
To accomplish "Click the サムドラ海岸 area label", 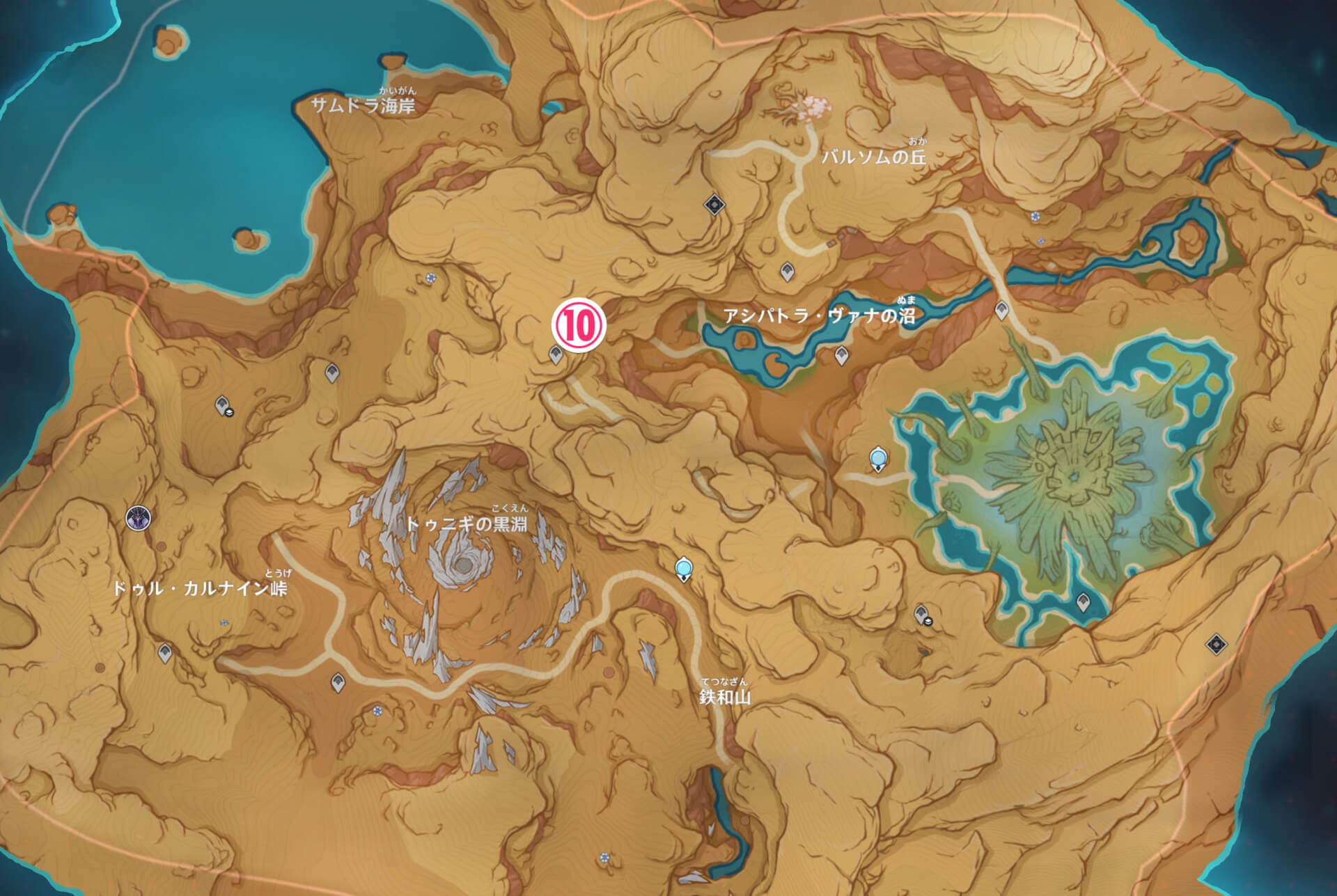I will coord(362,107).
